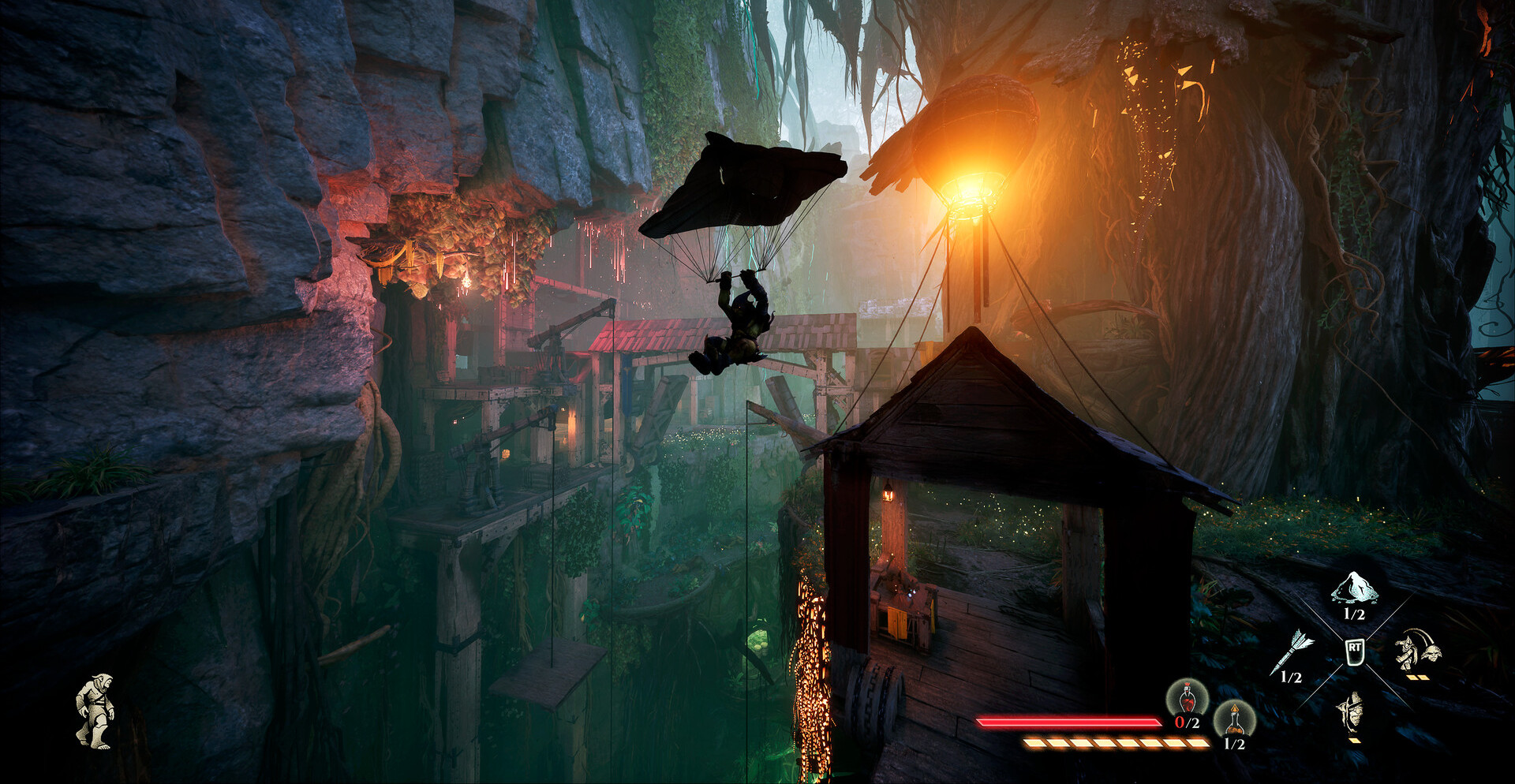Activate the goblin clone ability icon

click(x=1416, y=650)
